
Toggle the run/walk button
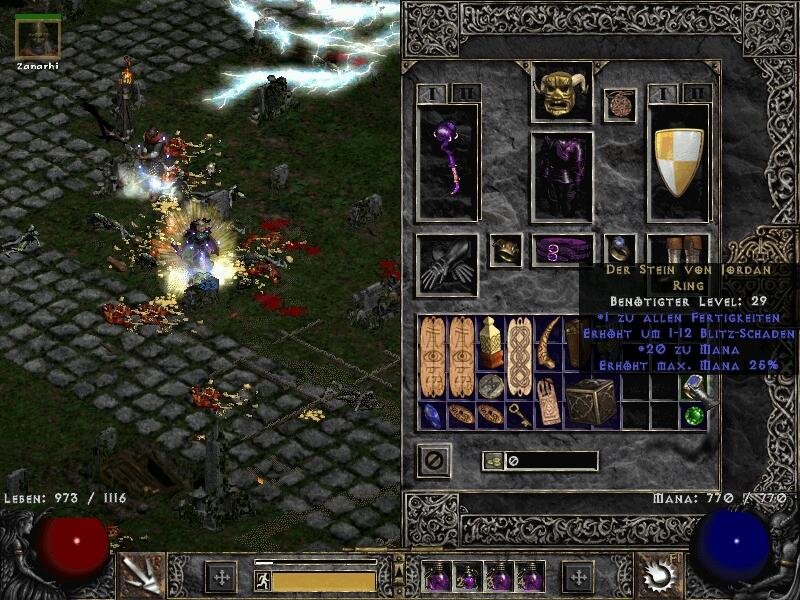click(262, 581)
